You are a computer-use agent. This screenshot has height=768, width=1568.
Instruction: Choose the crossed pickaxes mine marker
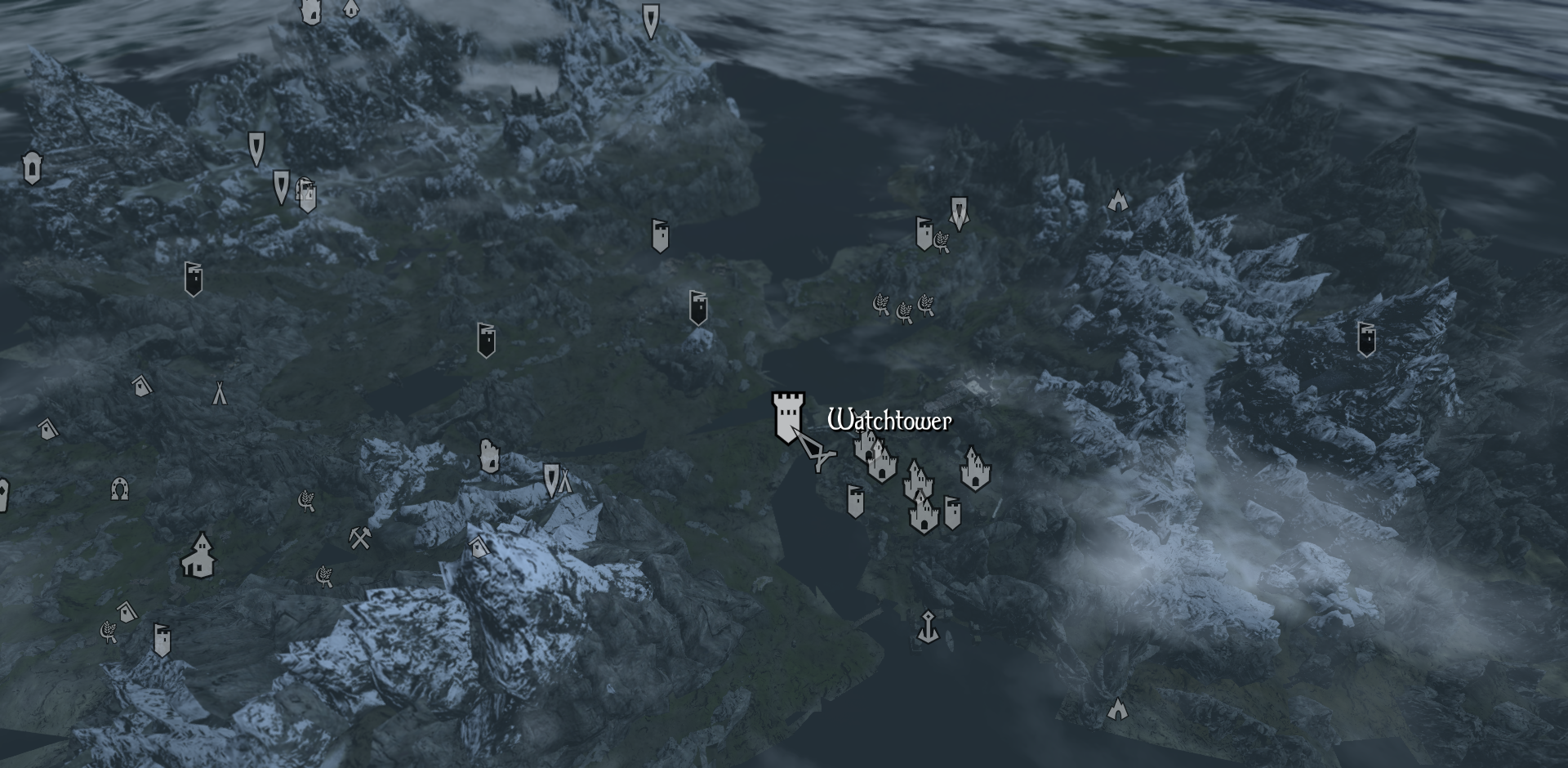point(360,538)
